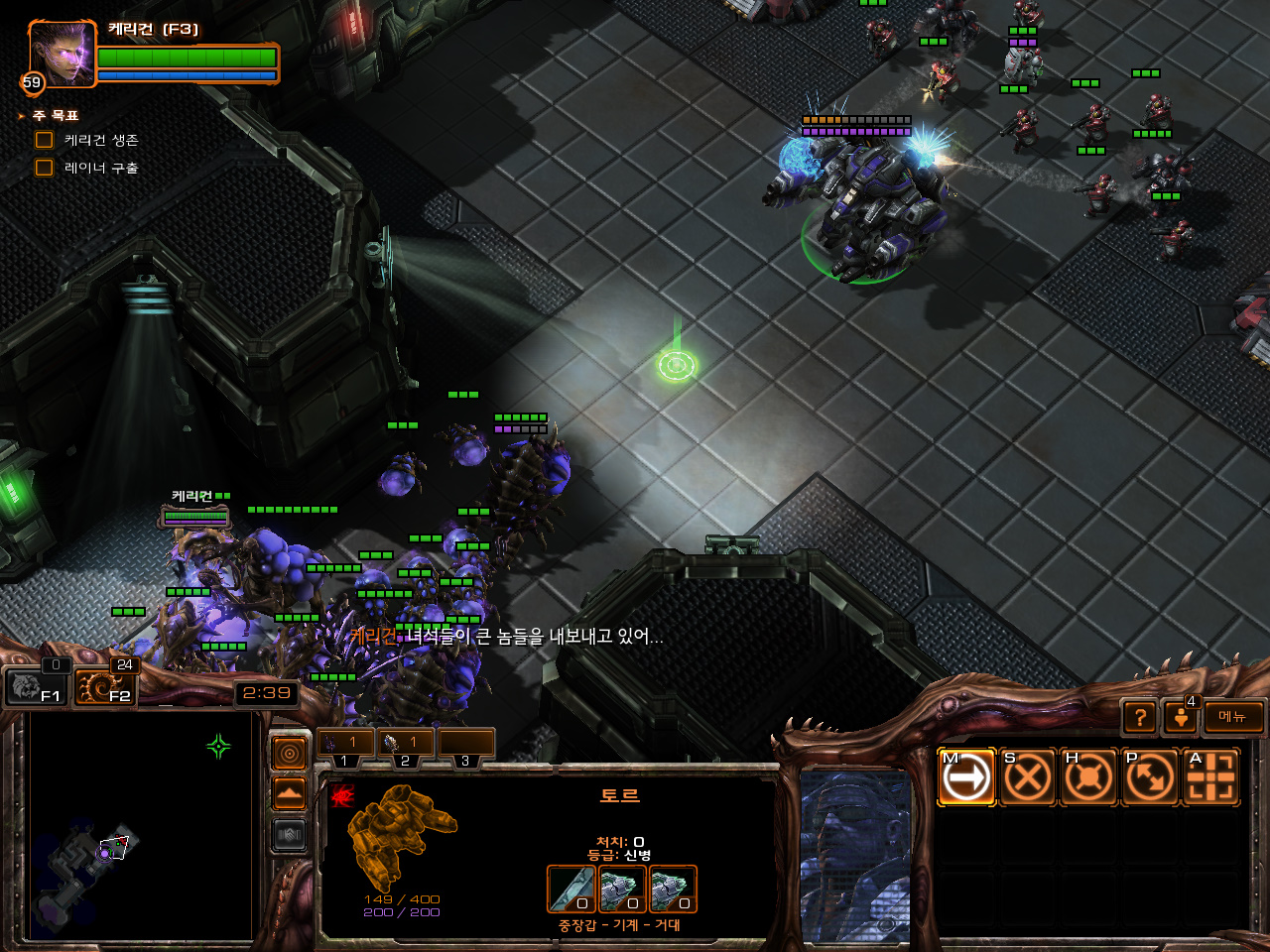Select the Move command icon
Screen dimensions: 1270x952
pos(965,777)
